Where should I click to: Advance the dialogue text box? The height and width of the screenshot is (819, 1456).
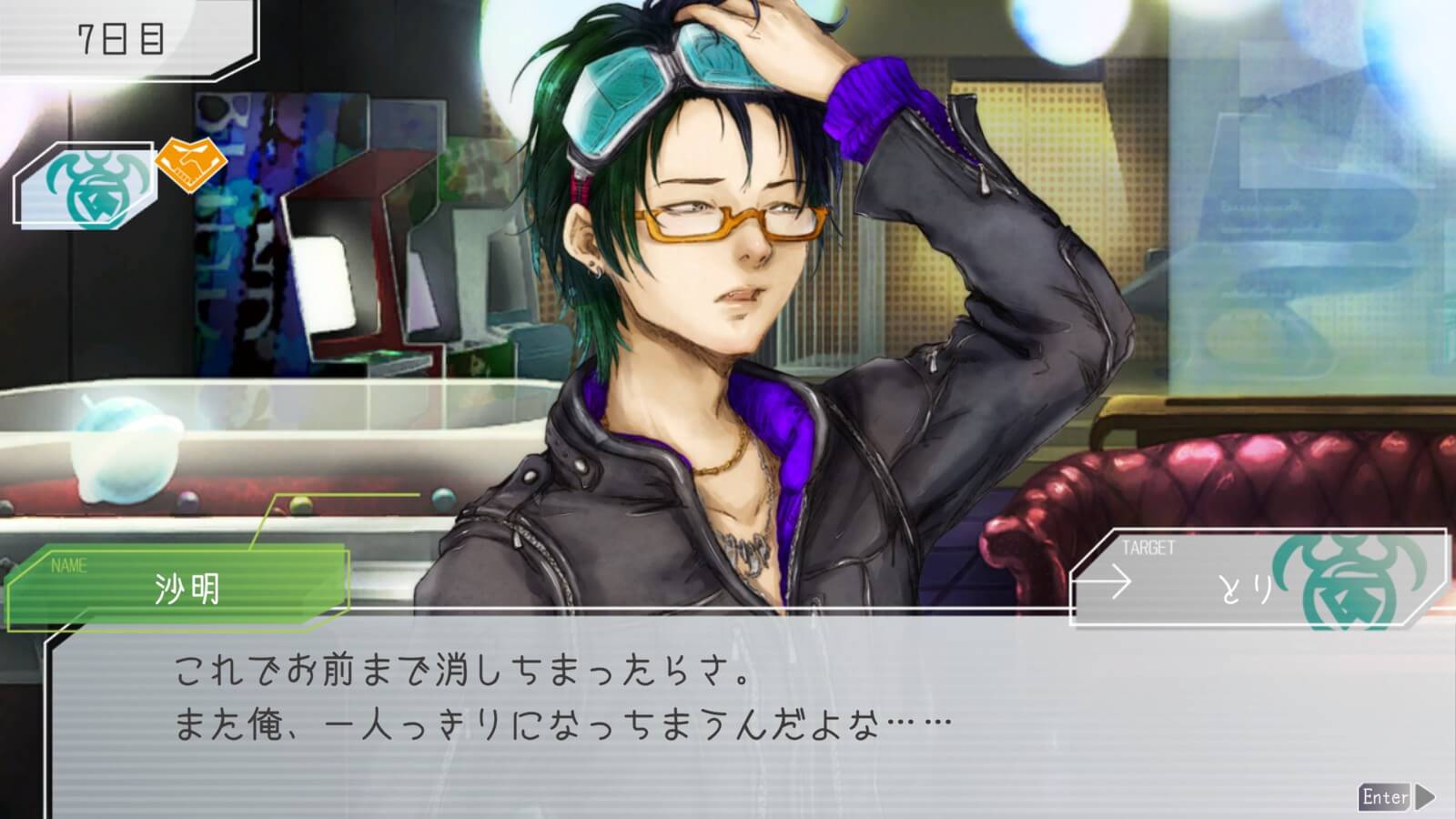coord(1397,797)
